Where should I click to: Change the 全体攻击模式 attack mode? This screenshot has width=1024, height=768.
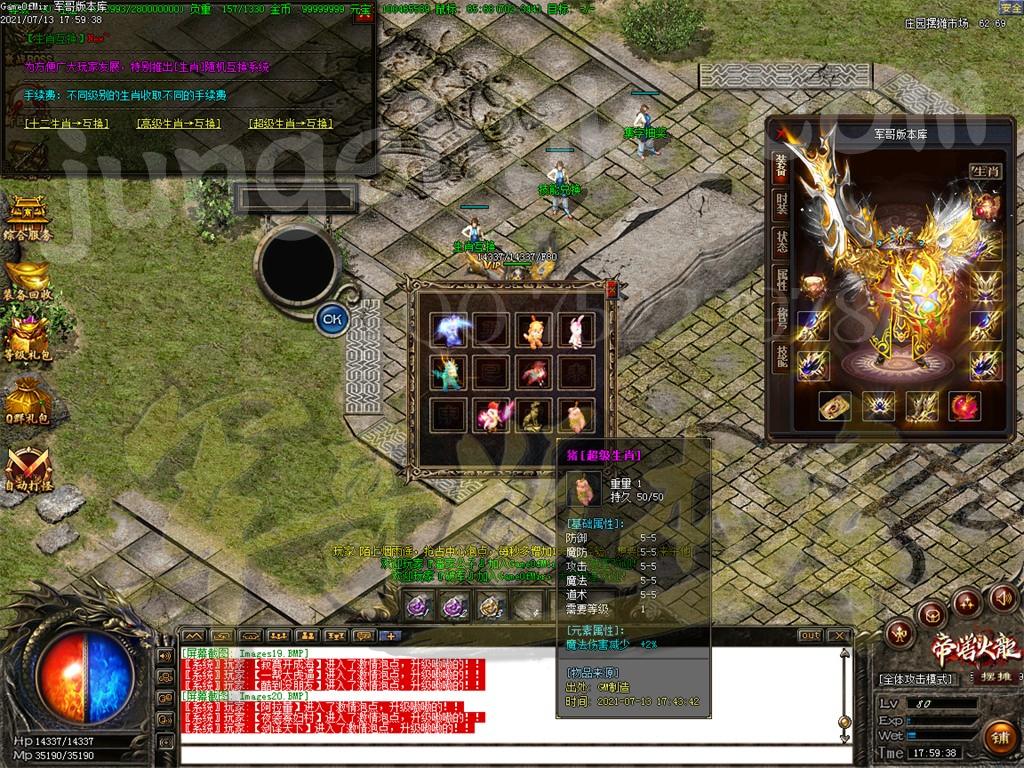pos(917,679)
